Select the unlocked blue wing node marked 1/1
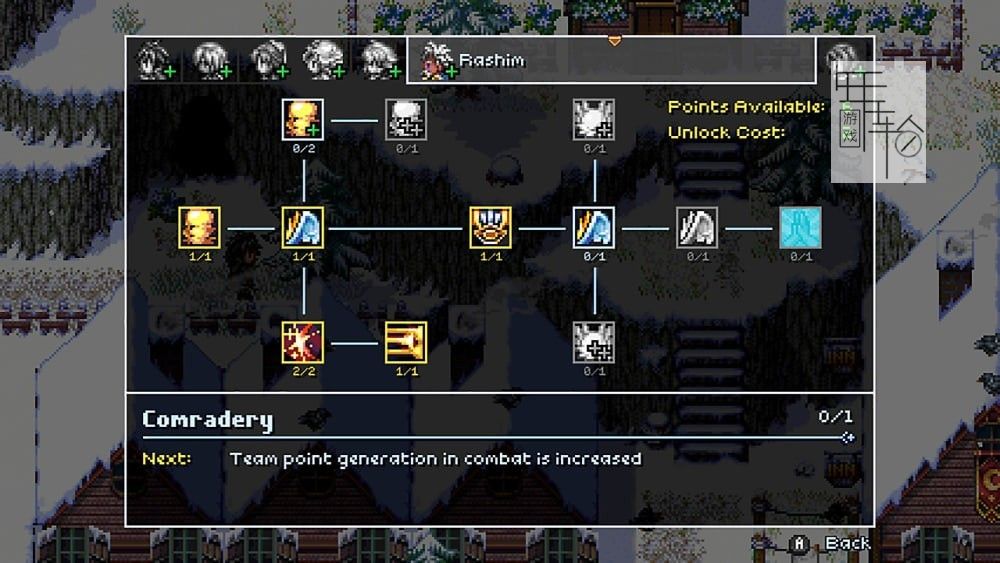The height and width of the screenshot is (563, 1000). [x=303, y=228]
